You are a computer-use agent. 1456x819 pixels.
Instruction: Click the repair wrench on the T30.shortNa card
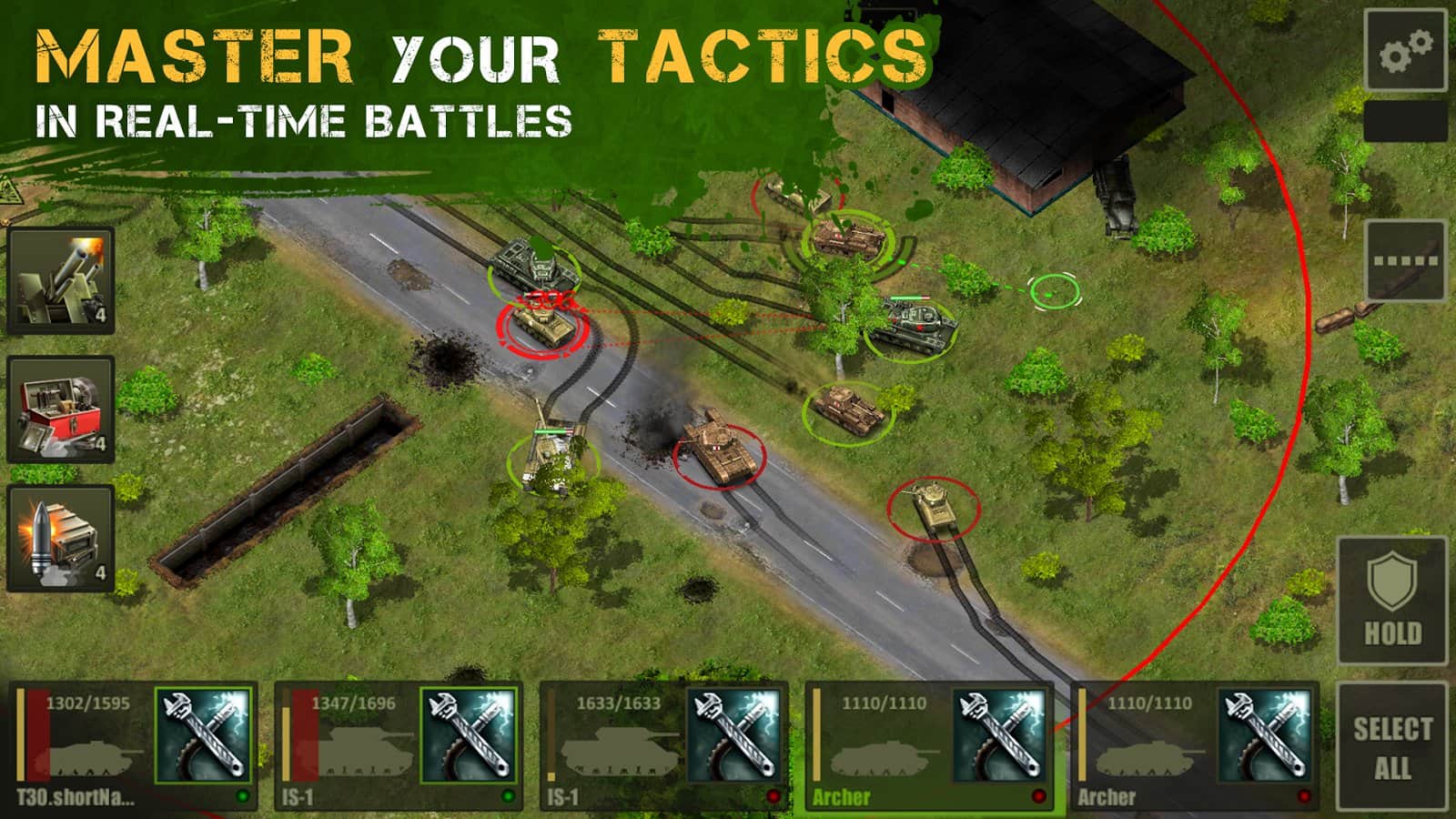(x=203, y=737)
